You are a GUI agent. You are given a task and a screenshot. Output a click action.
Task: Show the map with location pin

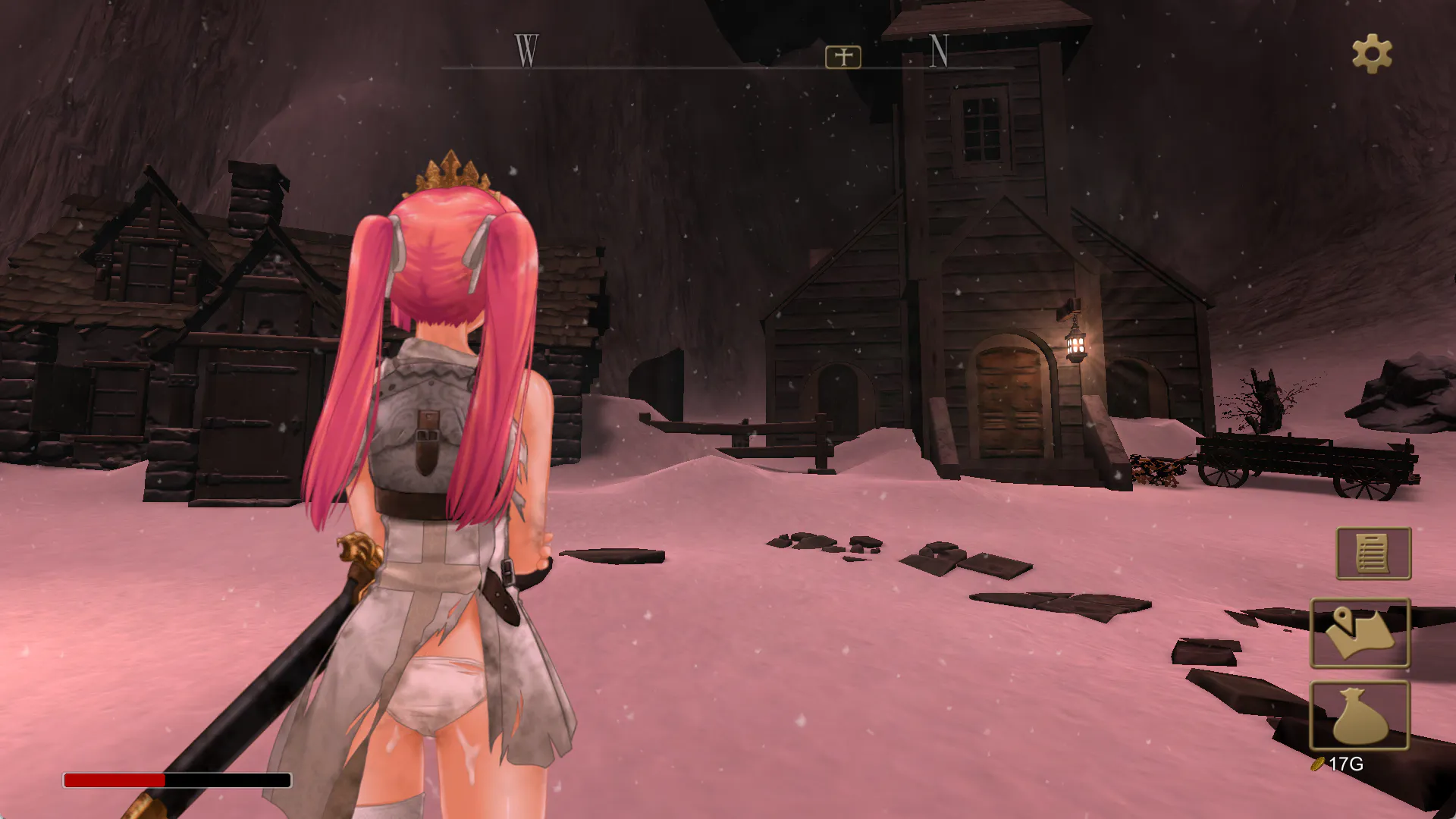point(1360,633)
